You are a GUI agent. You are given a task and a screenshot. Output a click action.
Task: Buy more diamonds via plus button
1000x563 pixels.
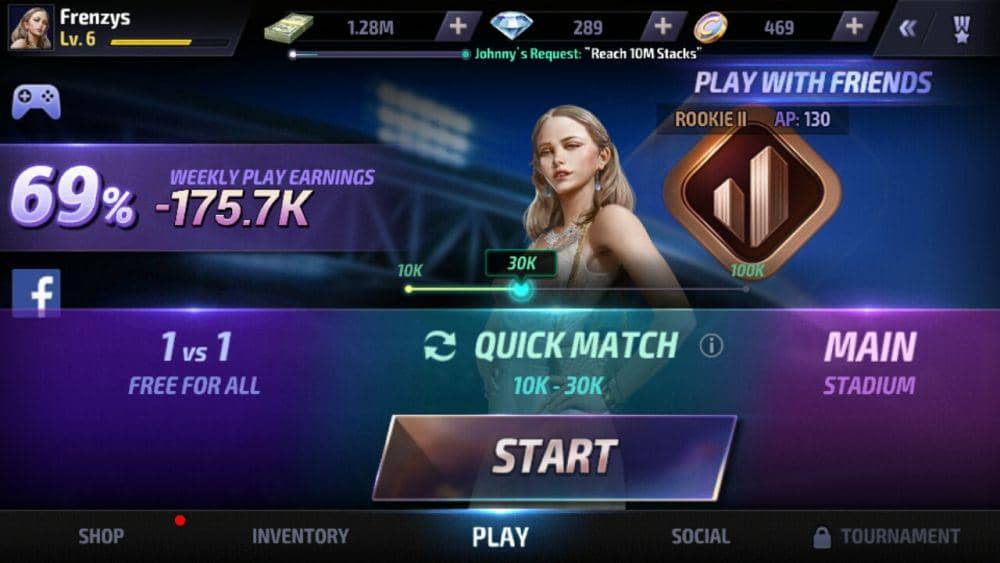662,27
